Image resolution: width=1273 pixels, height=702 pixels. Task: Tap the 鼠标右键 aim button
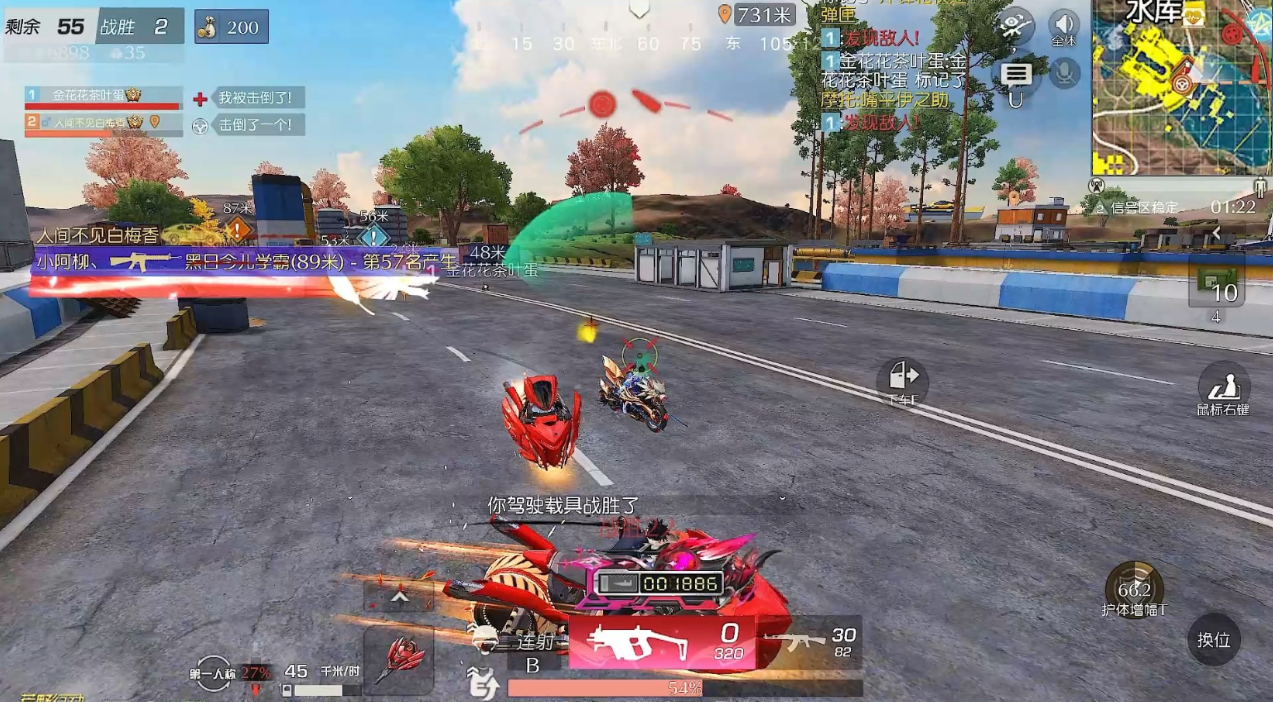pos(1224,389)
